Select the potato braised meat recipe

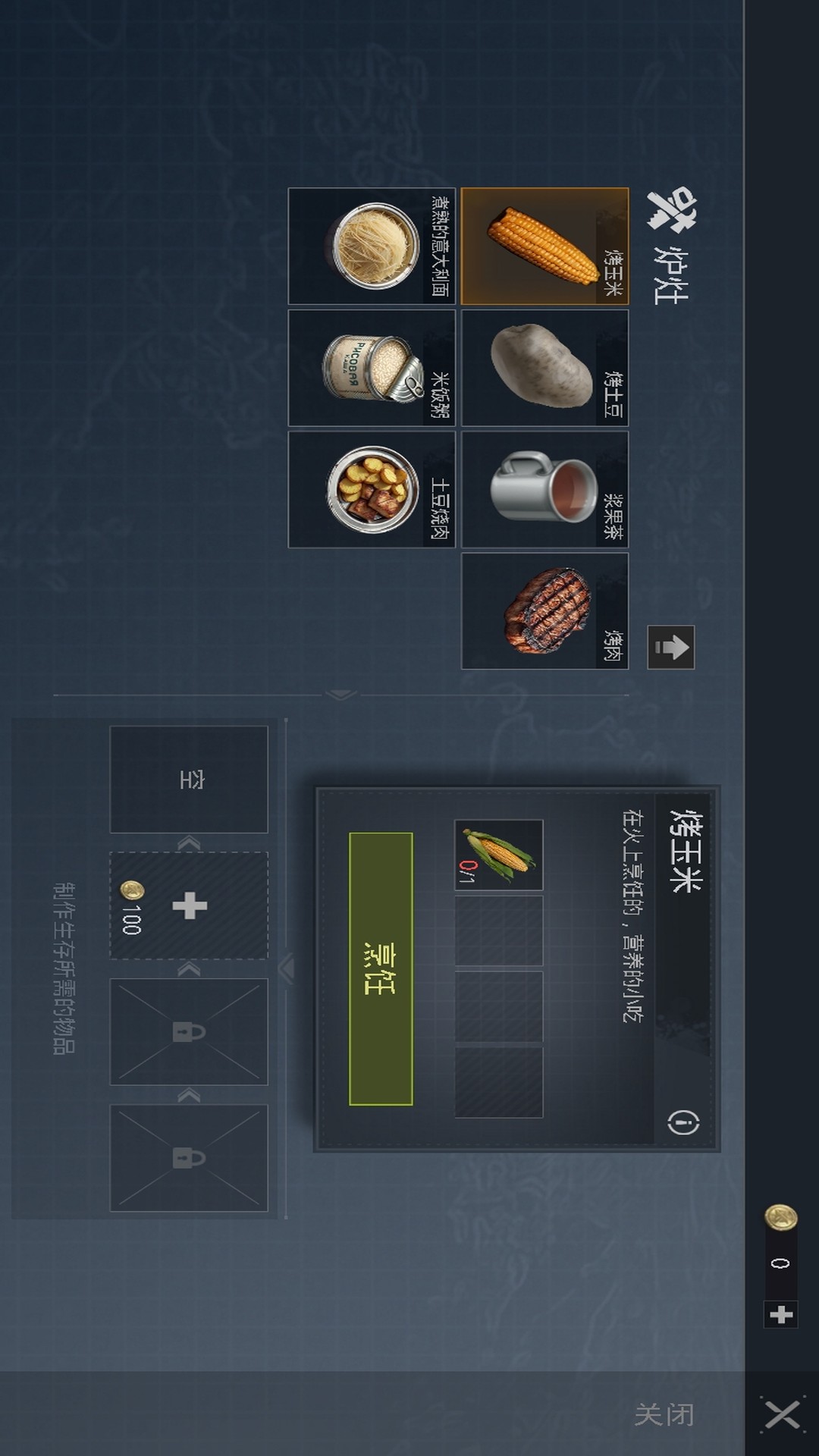pos(372,490)
